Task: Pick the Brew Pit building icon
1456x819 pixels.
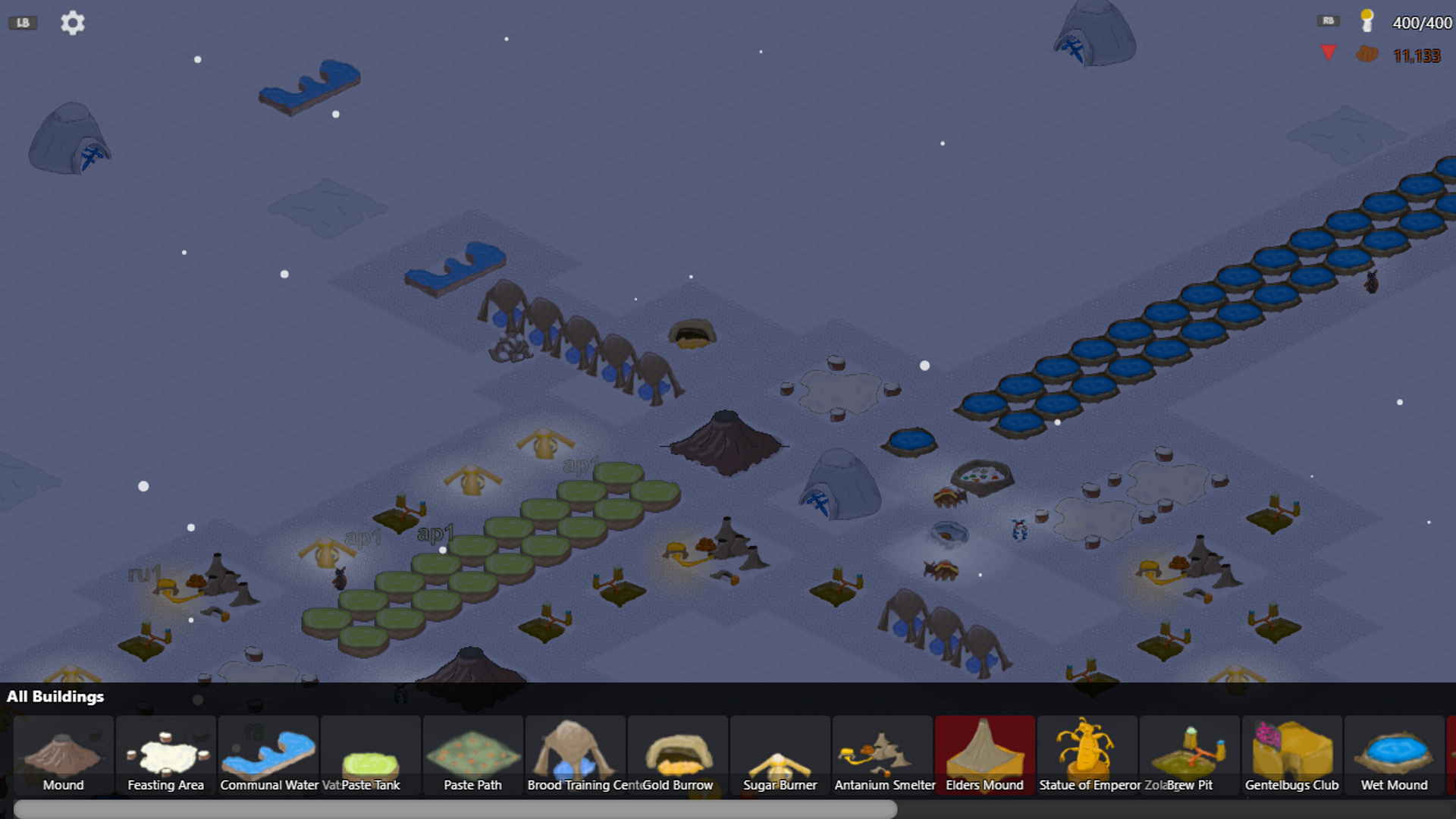Action: click(x=1190, y=756)
